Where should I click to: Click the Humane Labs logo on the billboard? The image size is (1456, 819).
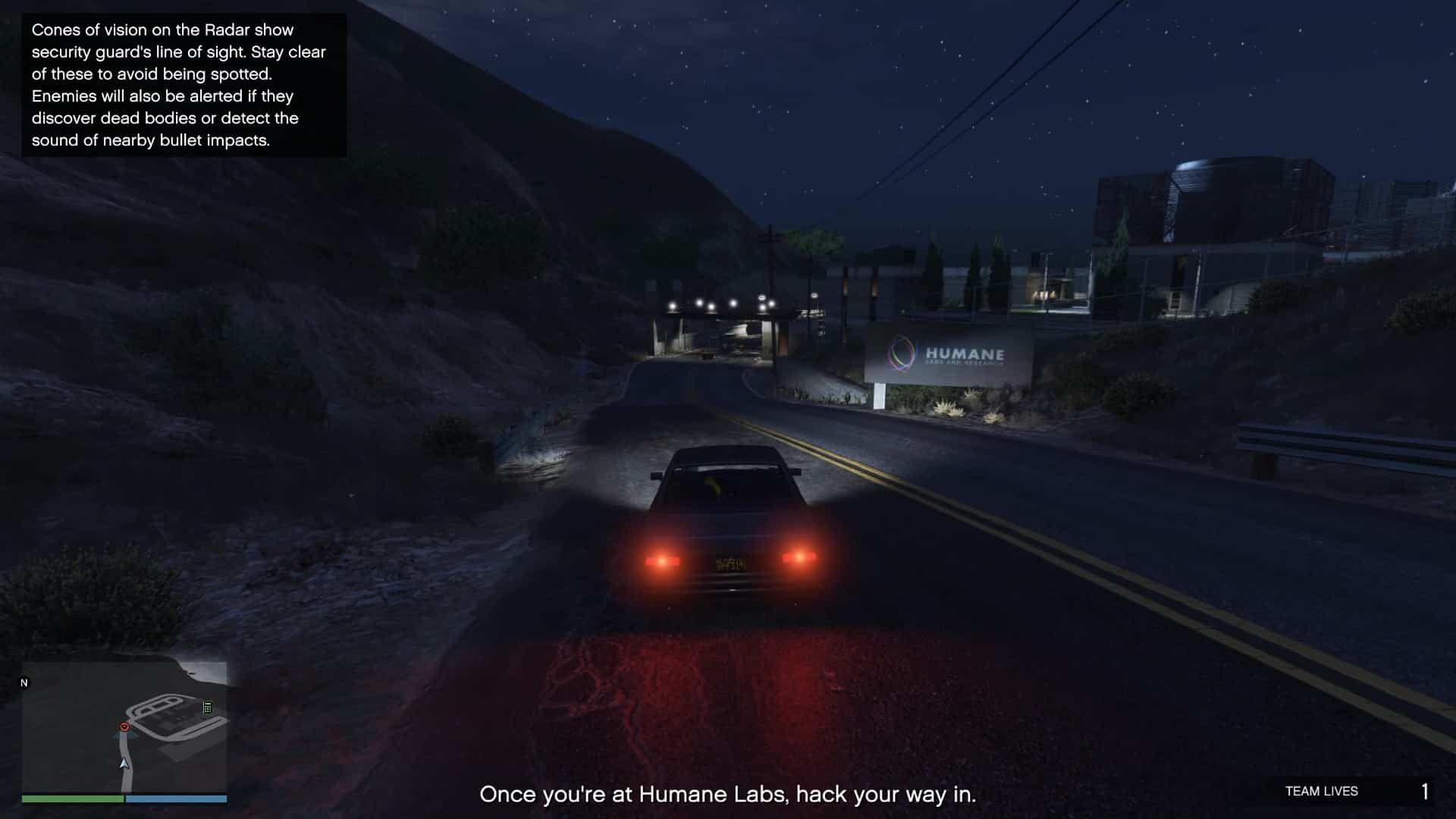(x=899, y=353)
